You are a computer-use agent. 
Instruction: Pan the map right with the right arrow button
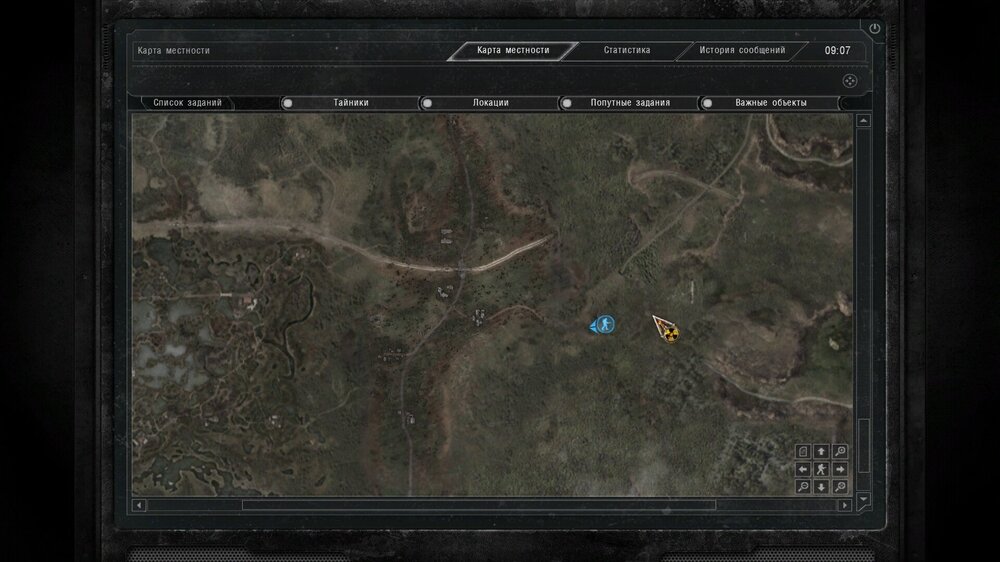pyautogui.click(x=840, y=469)
